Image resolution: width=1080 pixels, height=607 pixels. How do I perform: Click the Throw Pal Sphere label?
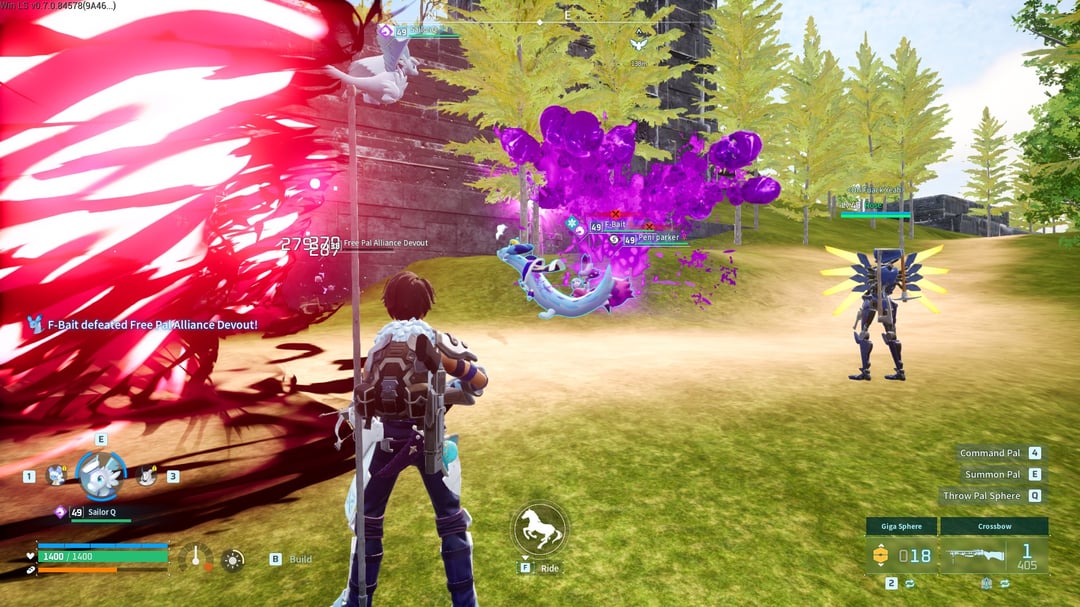982,495
